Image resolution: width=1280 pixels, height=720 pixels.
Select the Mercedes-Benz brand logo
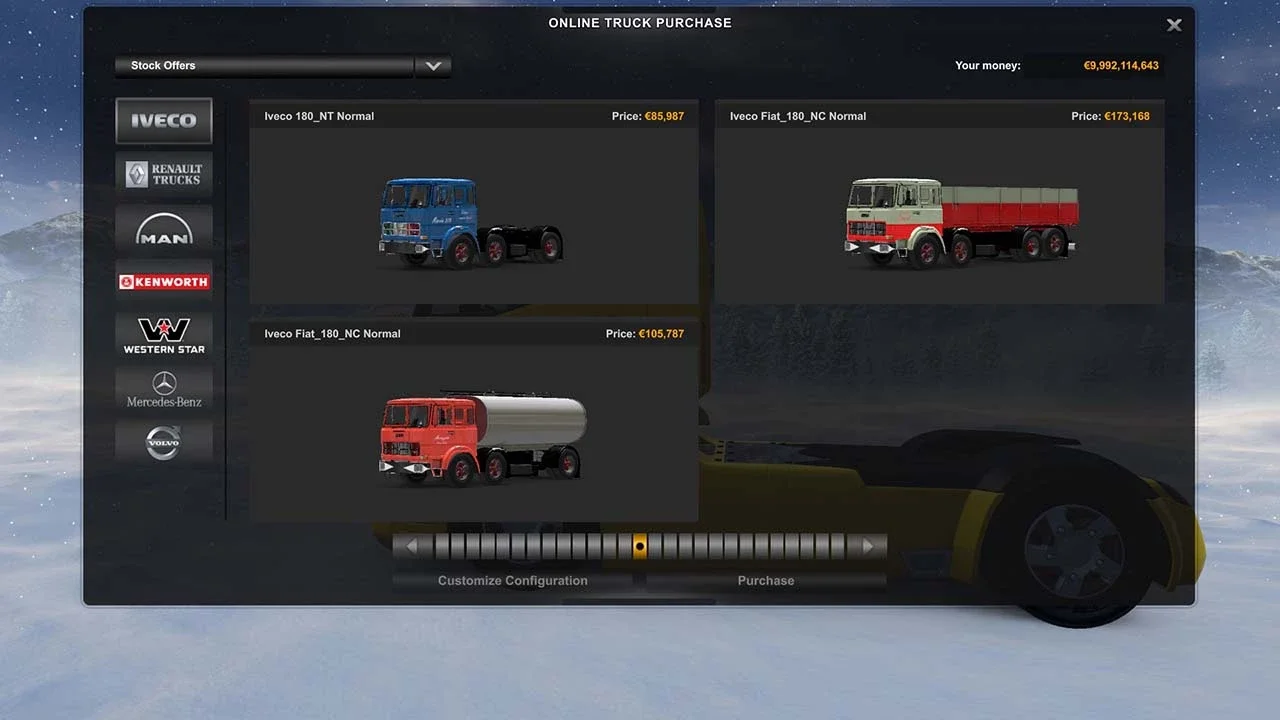163,388
